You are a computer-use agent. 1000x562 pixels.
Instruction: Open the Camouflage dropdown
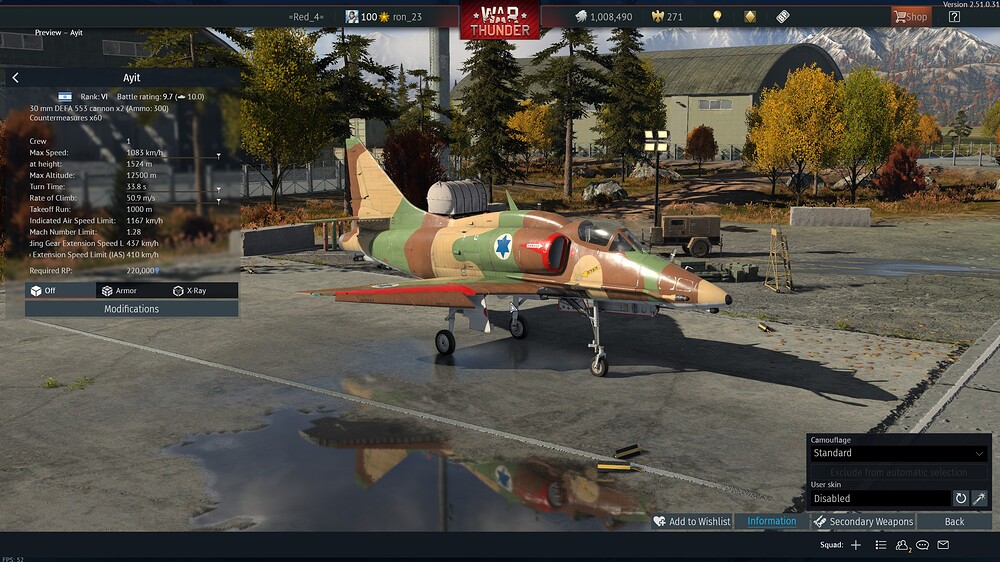pos(898,453)
